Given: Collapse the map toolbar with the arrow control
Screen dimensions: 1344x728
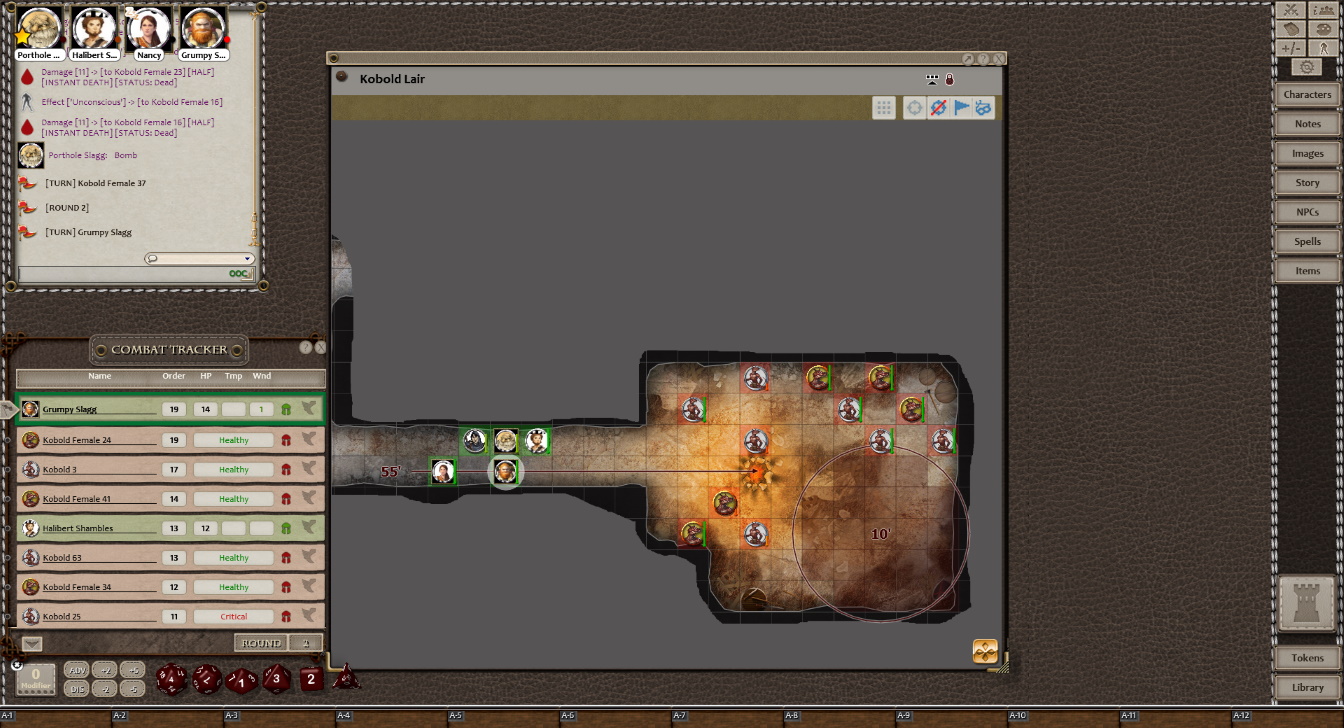Looking at the screenshot, I should 932,79.
